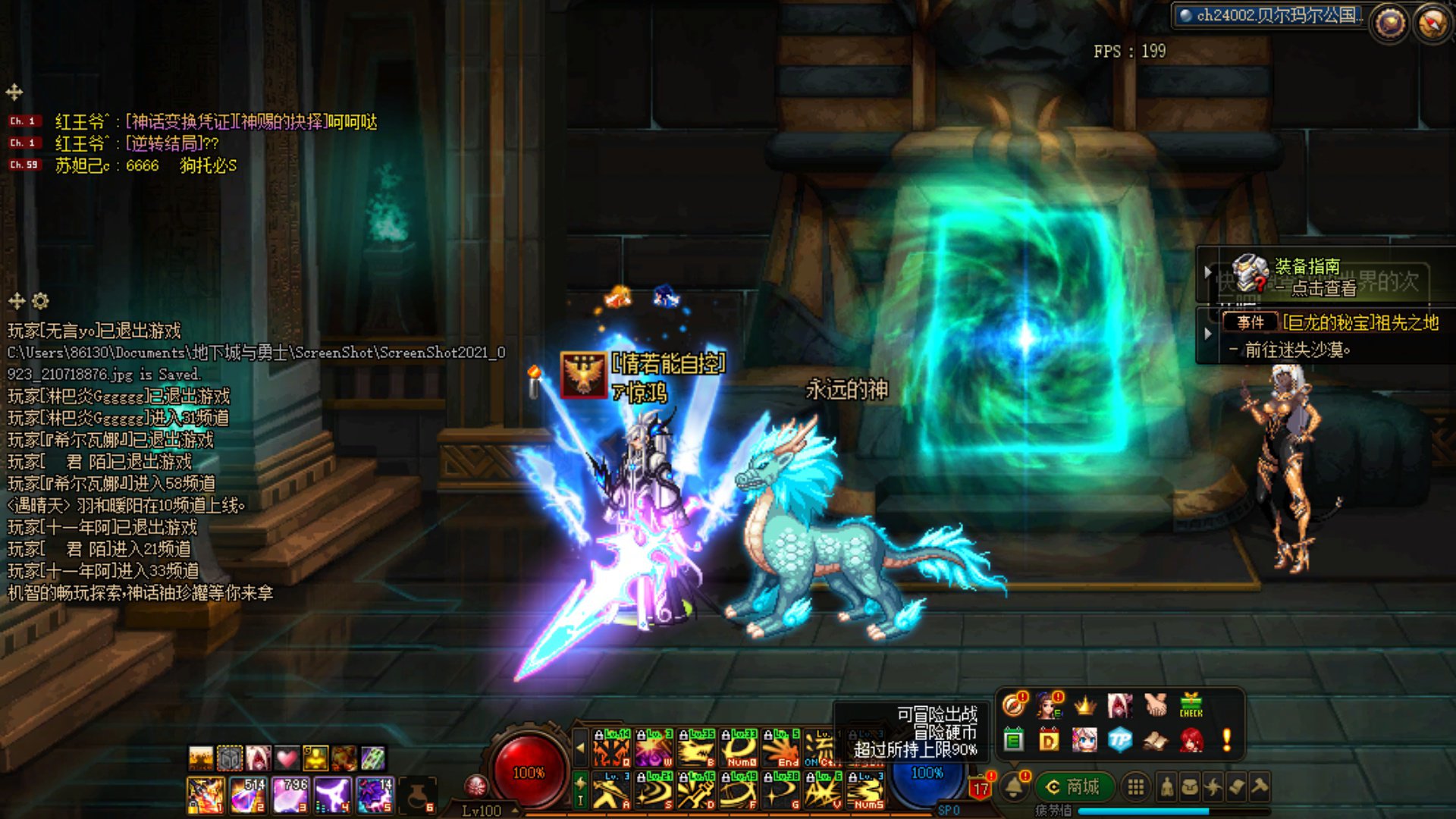Click the notification bell icon
This screenshot has width=1456, height=819.
click(x=1014, y=788)
